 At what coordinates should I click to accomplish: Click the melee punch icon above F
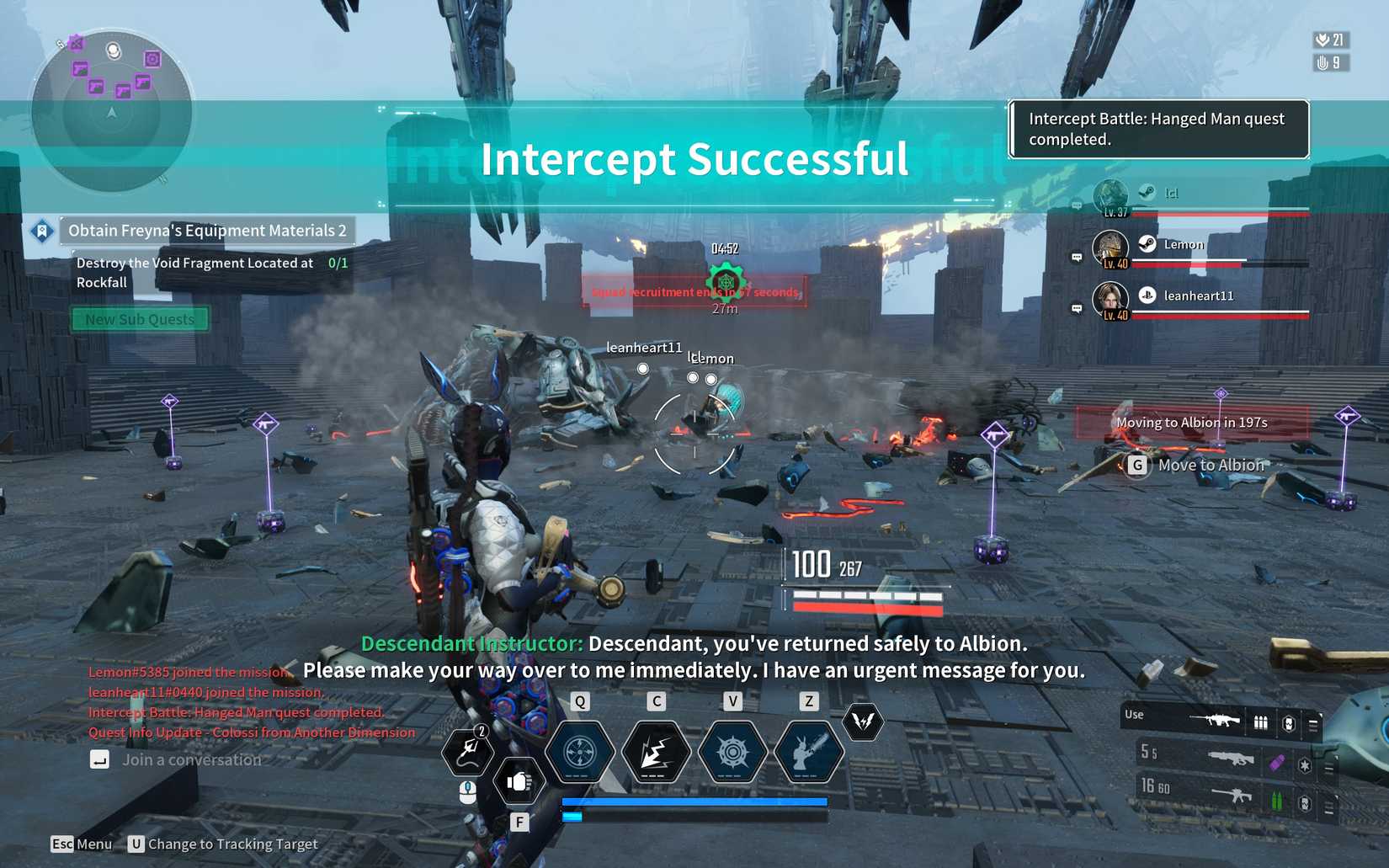520,781
